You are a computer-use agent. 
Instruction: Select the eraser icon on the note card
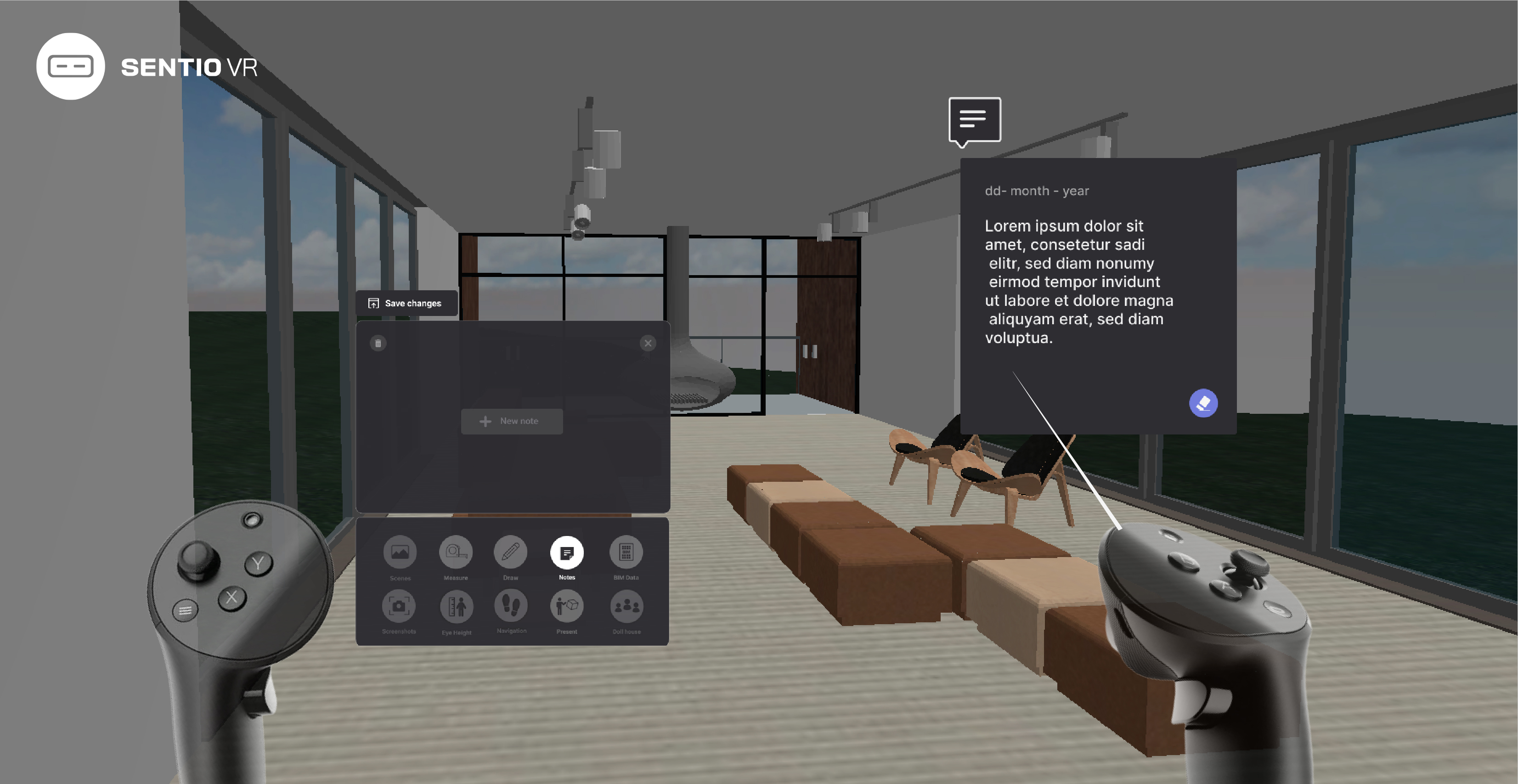pos(1203,403)
